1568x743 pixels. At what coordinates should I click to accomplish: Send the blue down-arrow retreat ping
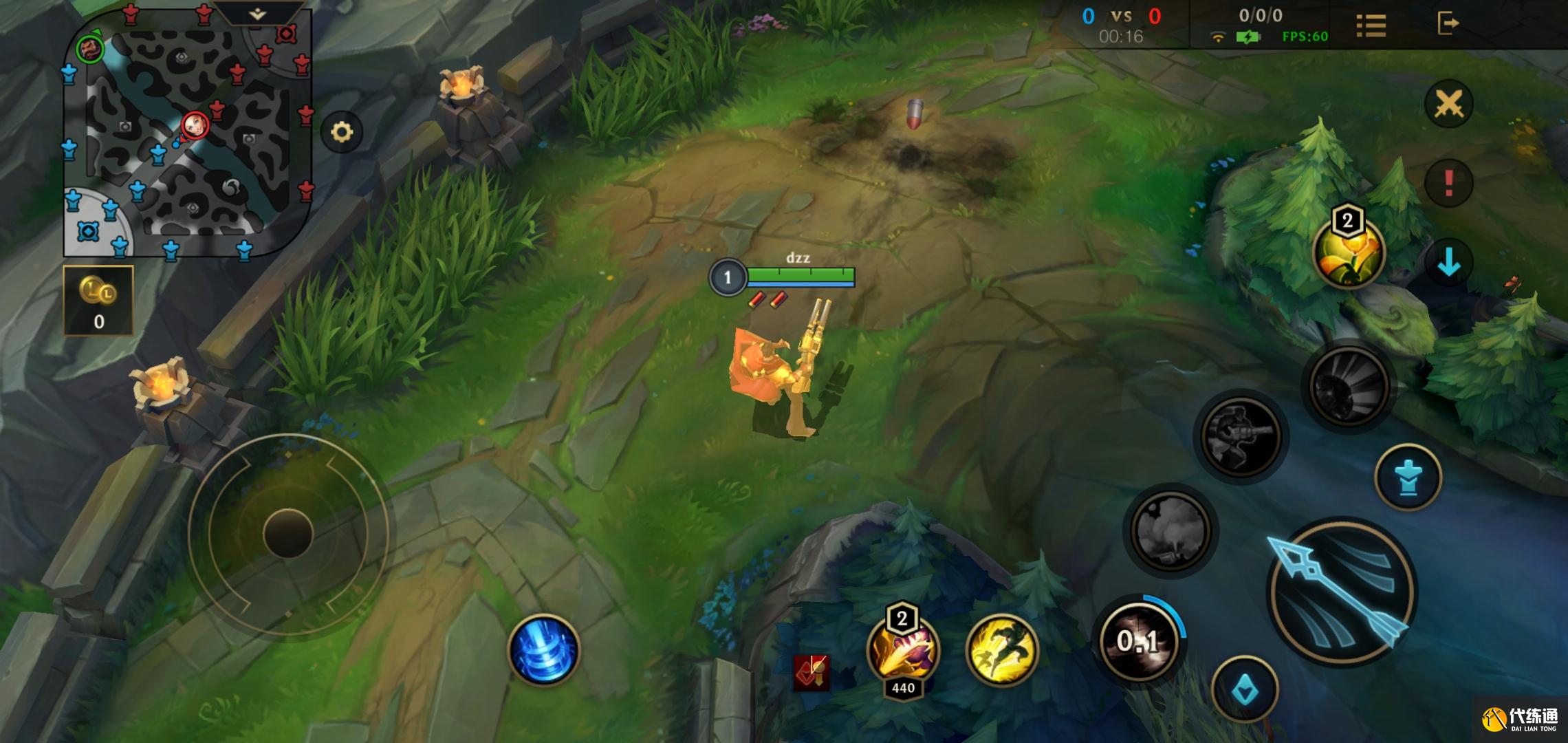1448,262
